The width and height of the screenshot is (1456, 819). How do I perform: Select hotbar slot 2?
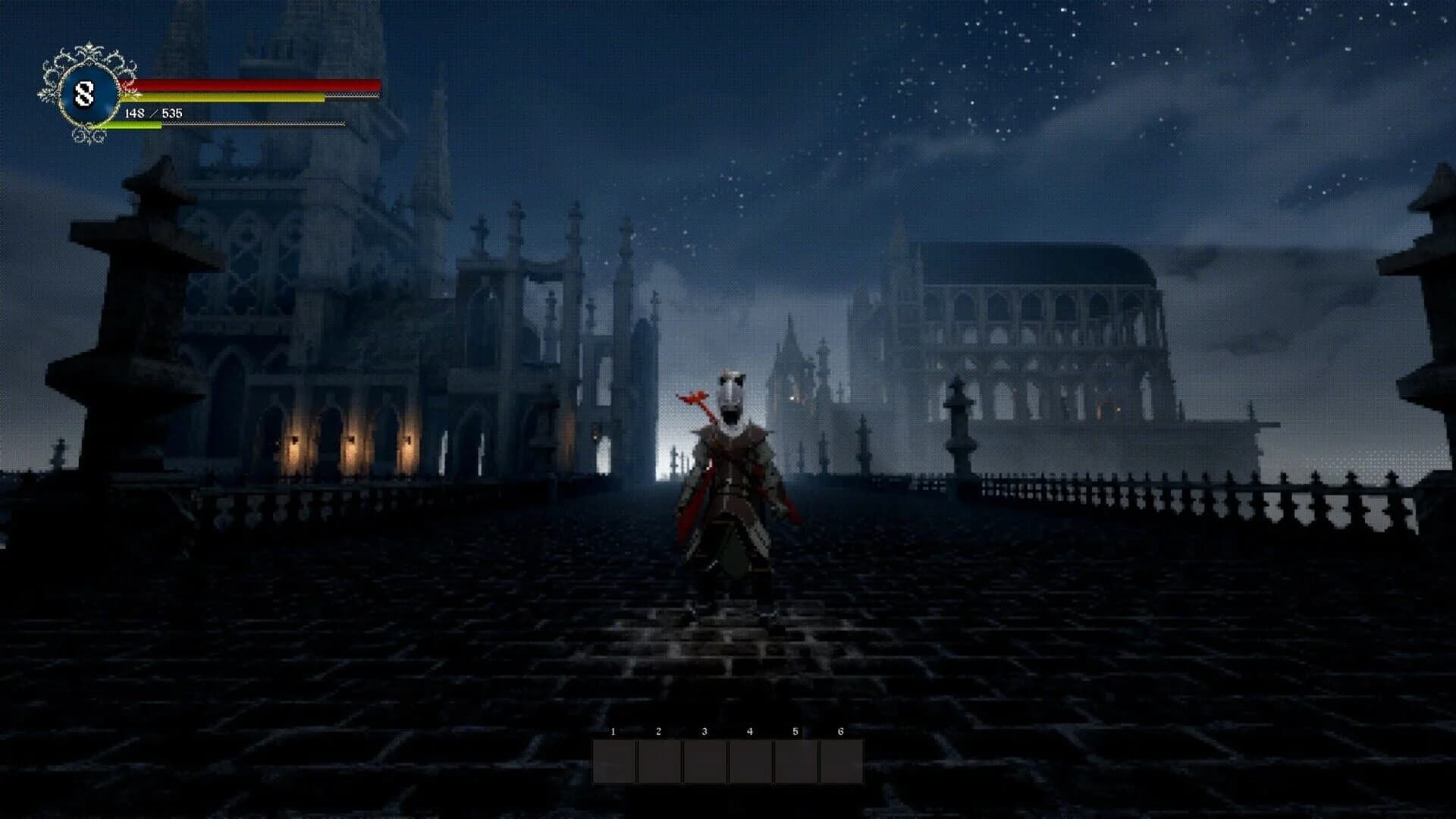click(x=660, y=762)
